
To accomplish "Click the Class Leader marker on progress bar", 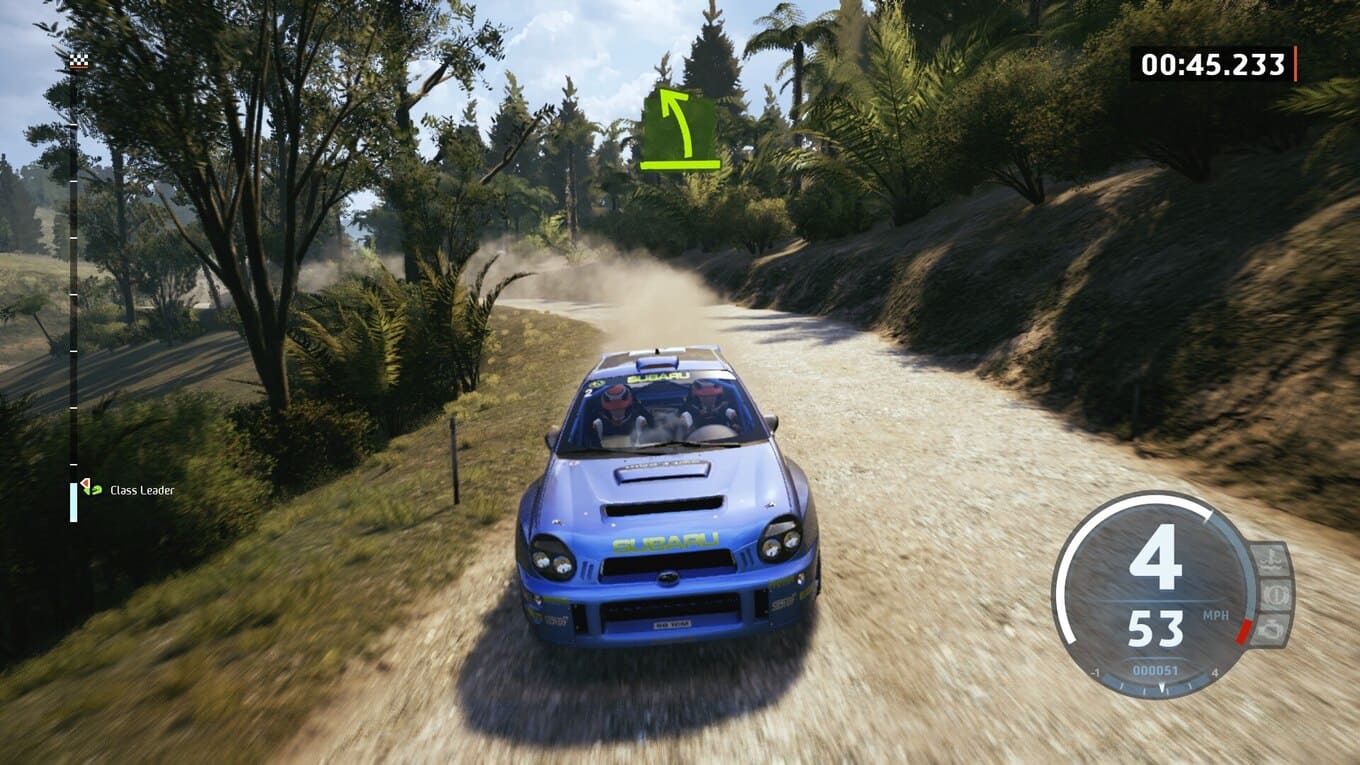I will pyautogui.click(x=91, y=488).
